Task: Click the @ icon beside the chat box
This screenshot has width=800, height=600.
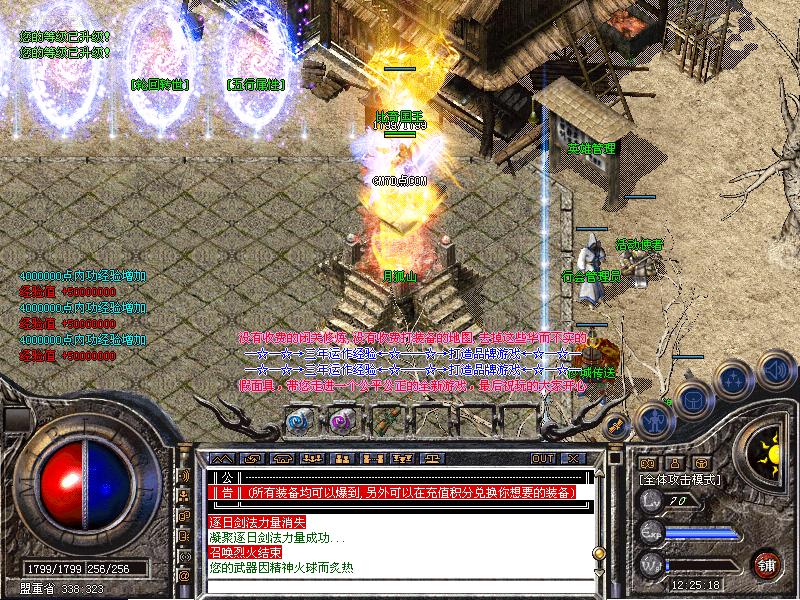Action: [185, 576]
